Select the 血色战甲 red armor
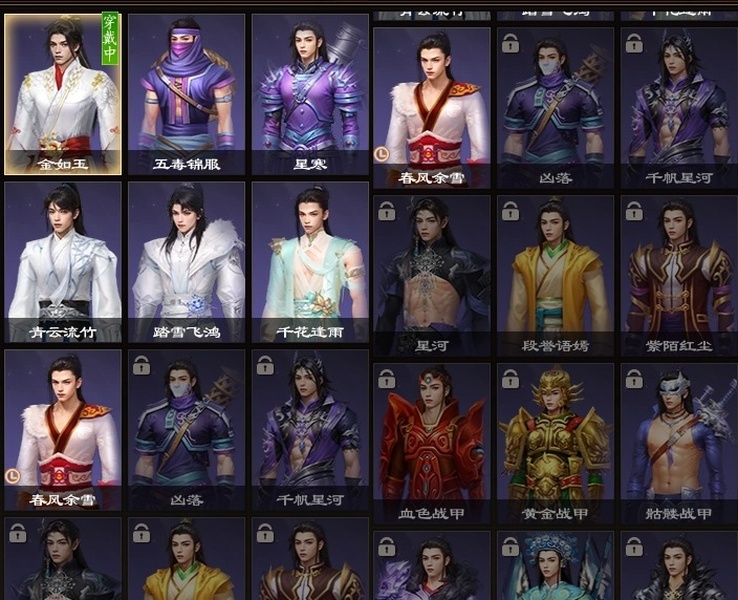Viewport: 738px width, 600px height. tap(432, 443)
